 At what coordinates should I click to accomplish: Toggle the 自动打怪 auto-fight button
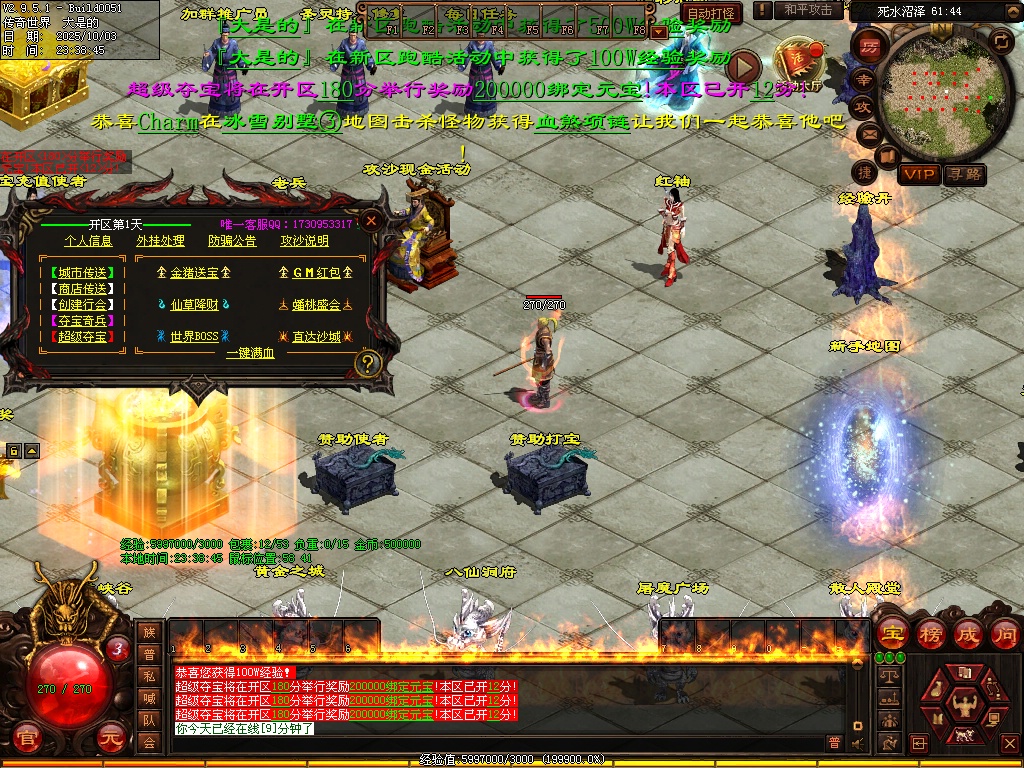tap(712, 14)
